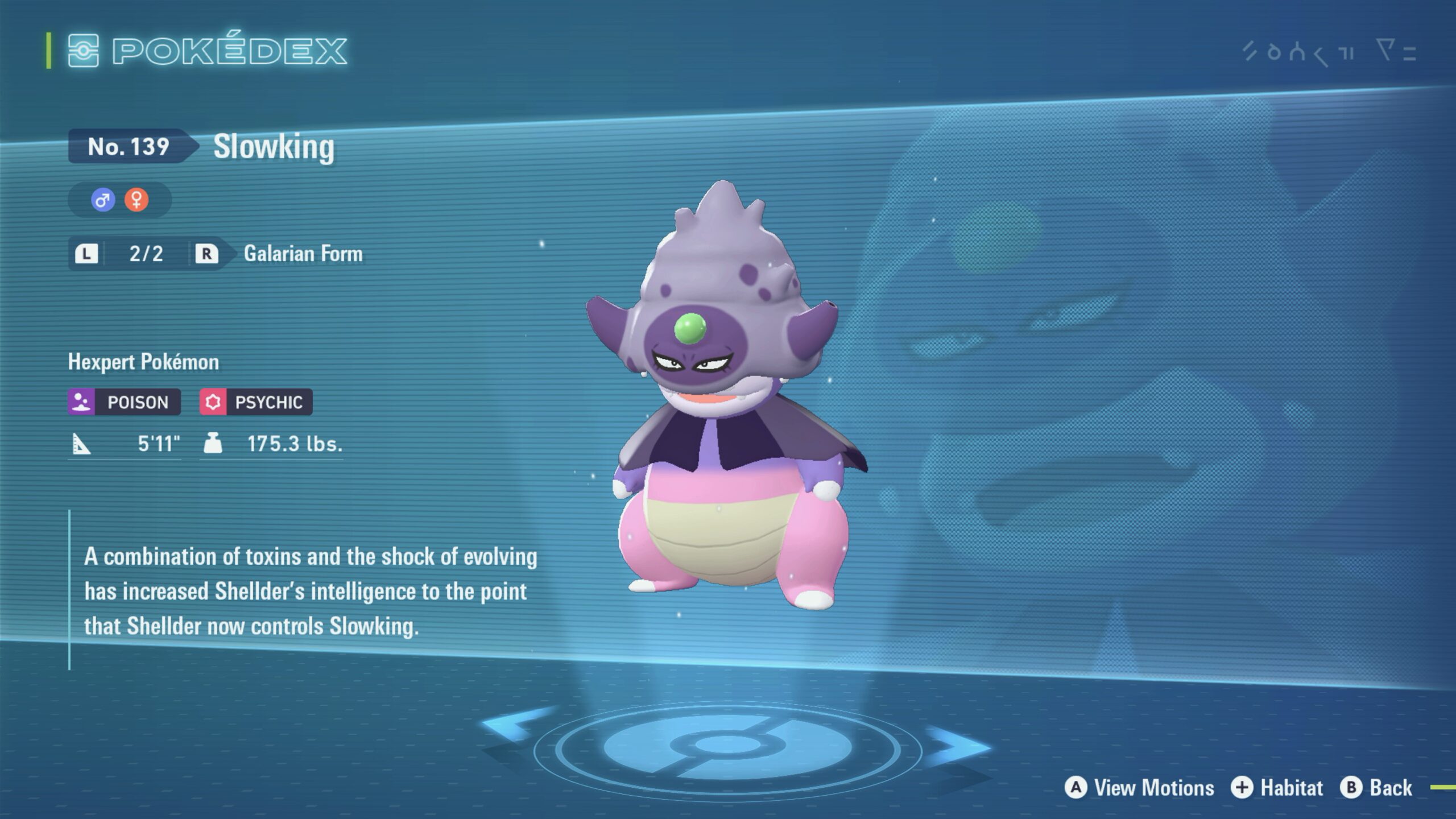The image size is (1456, 819).
Task: Show the Habitat page
Action: tap(1277, 788)
